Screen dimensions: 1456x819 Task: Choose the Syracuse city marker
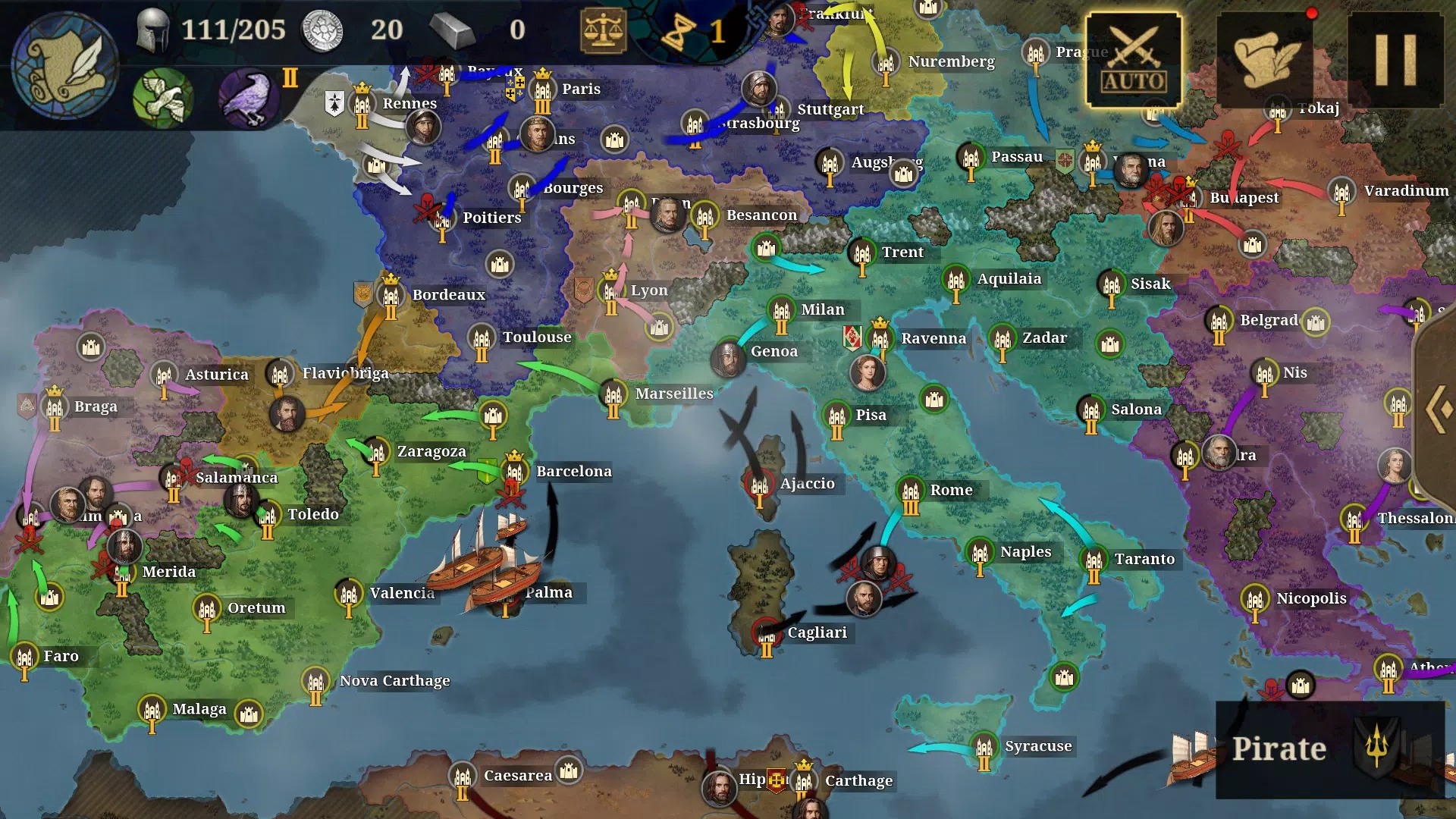(984, 748)
